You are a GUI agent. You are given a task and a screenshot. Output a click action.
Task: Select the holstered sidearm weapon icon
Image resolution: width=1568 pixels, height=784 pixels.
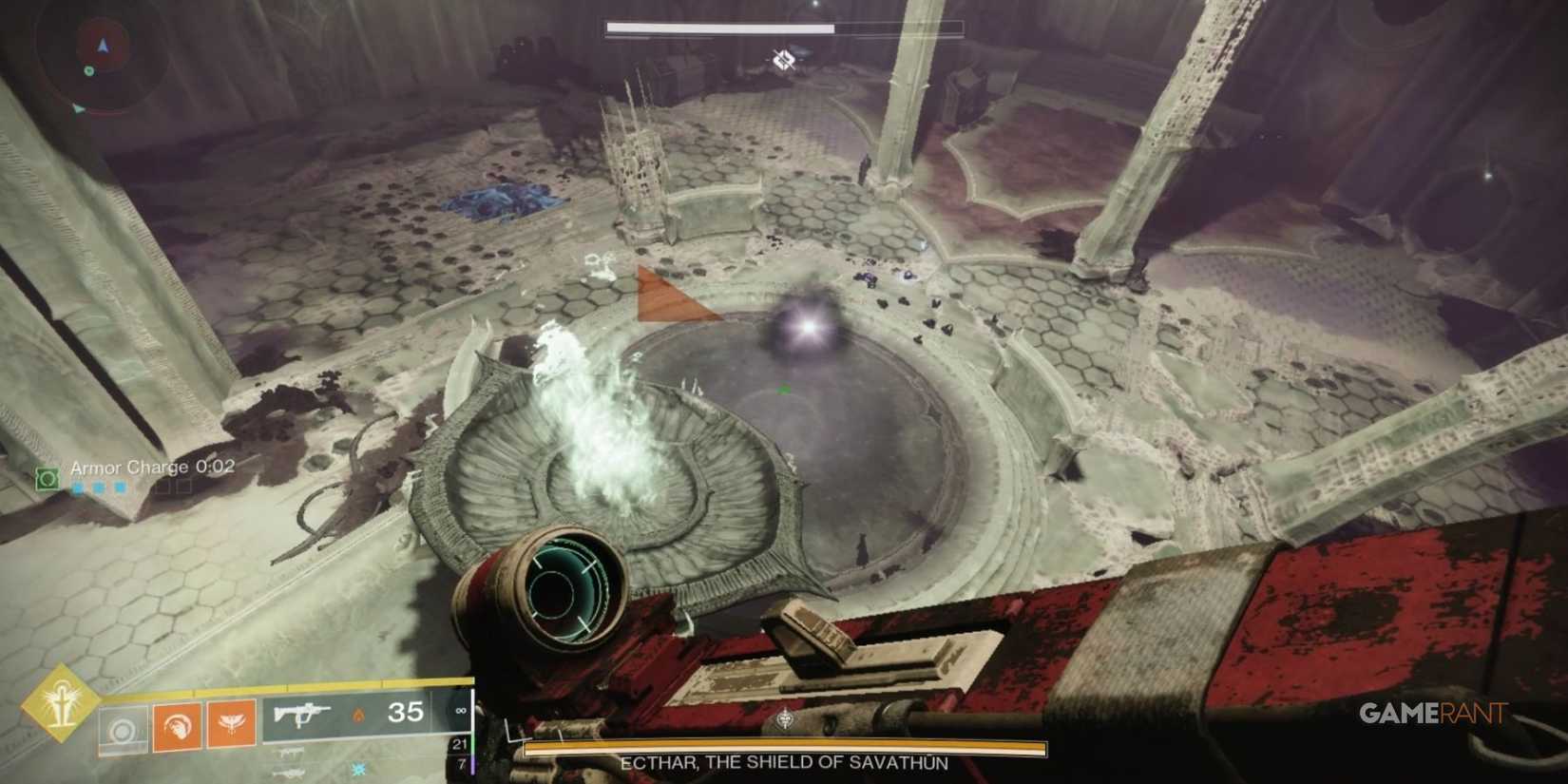click(x=291, y=754)
